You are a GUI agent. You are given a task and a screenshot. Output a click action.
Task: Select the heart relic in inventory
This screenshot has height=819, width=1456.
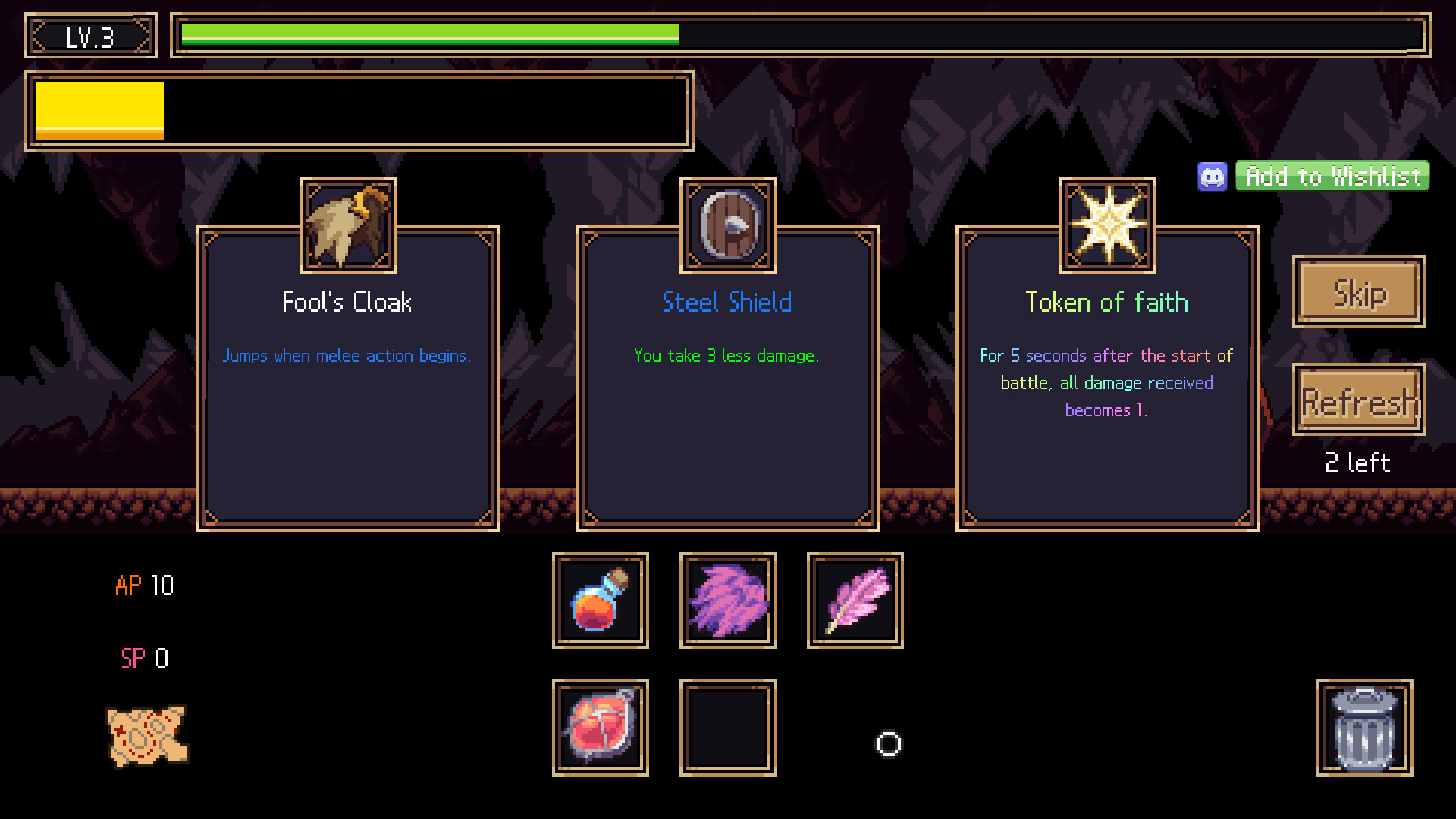tap(600, 728)
